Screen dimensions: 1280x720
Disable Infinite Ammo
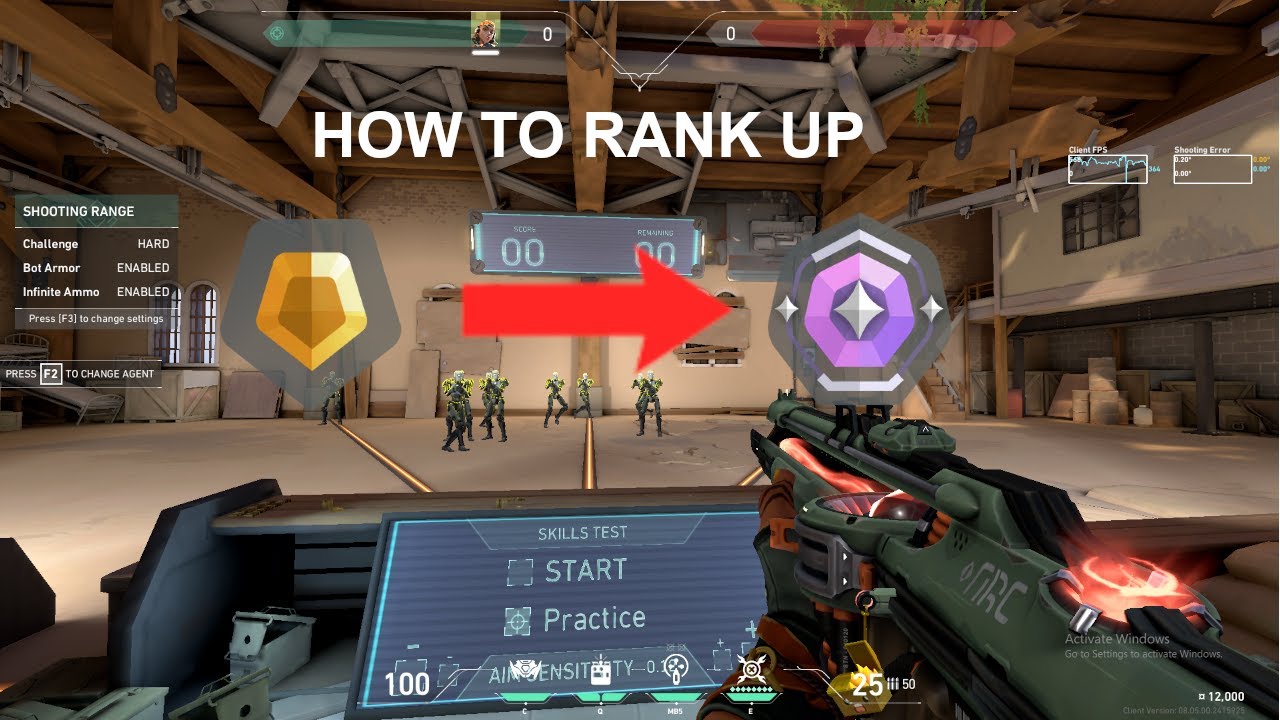(x=142, y=291)
